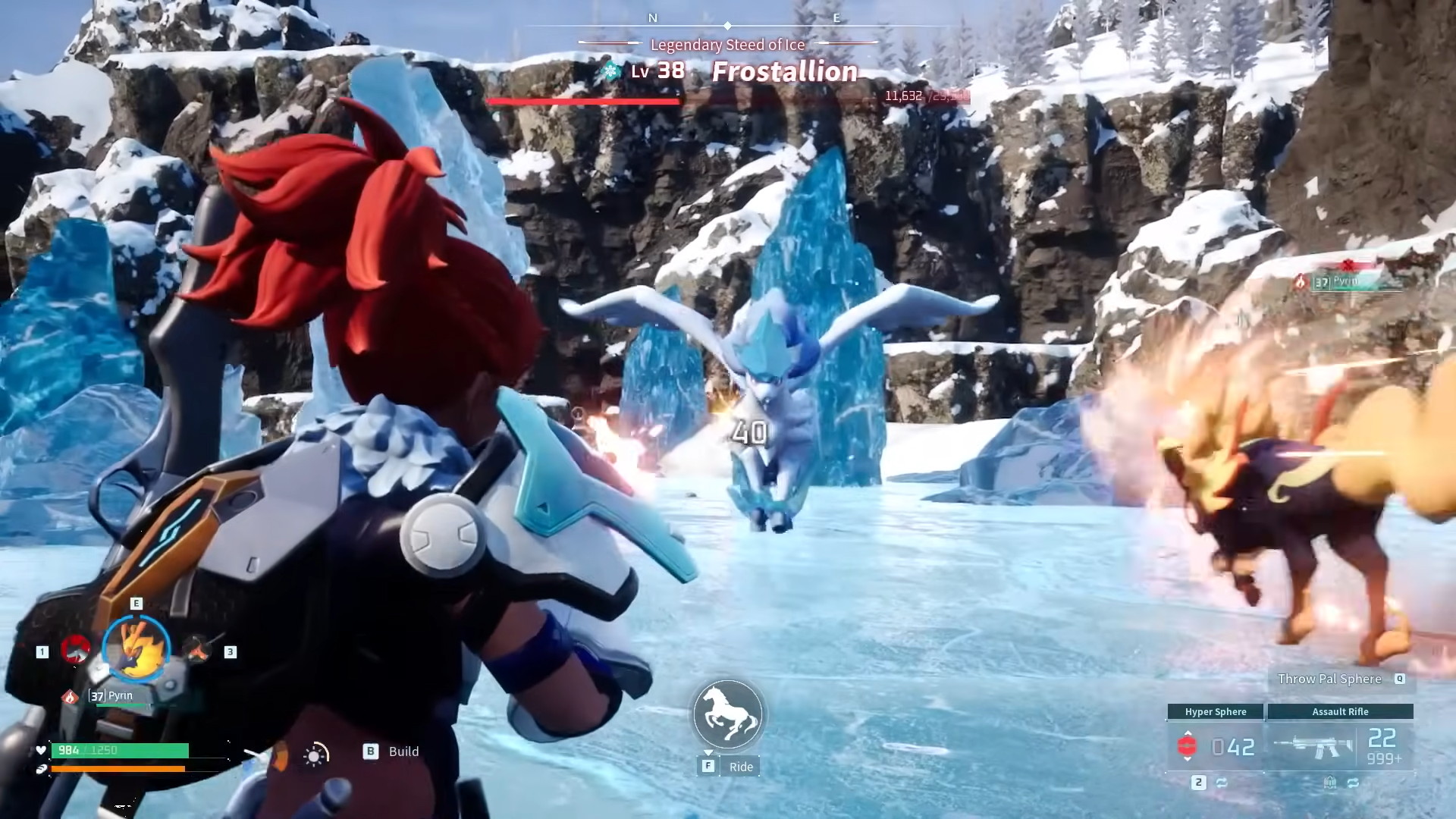Viewport: 1456px width, 819px height.
Task: Click the Build label
Action: pos(403,752)
